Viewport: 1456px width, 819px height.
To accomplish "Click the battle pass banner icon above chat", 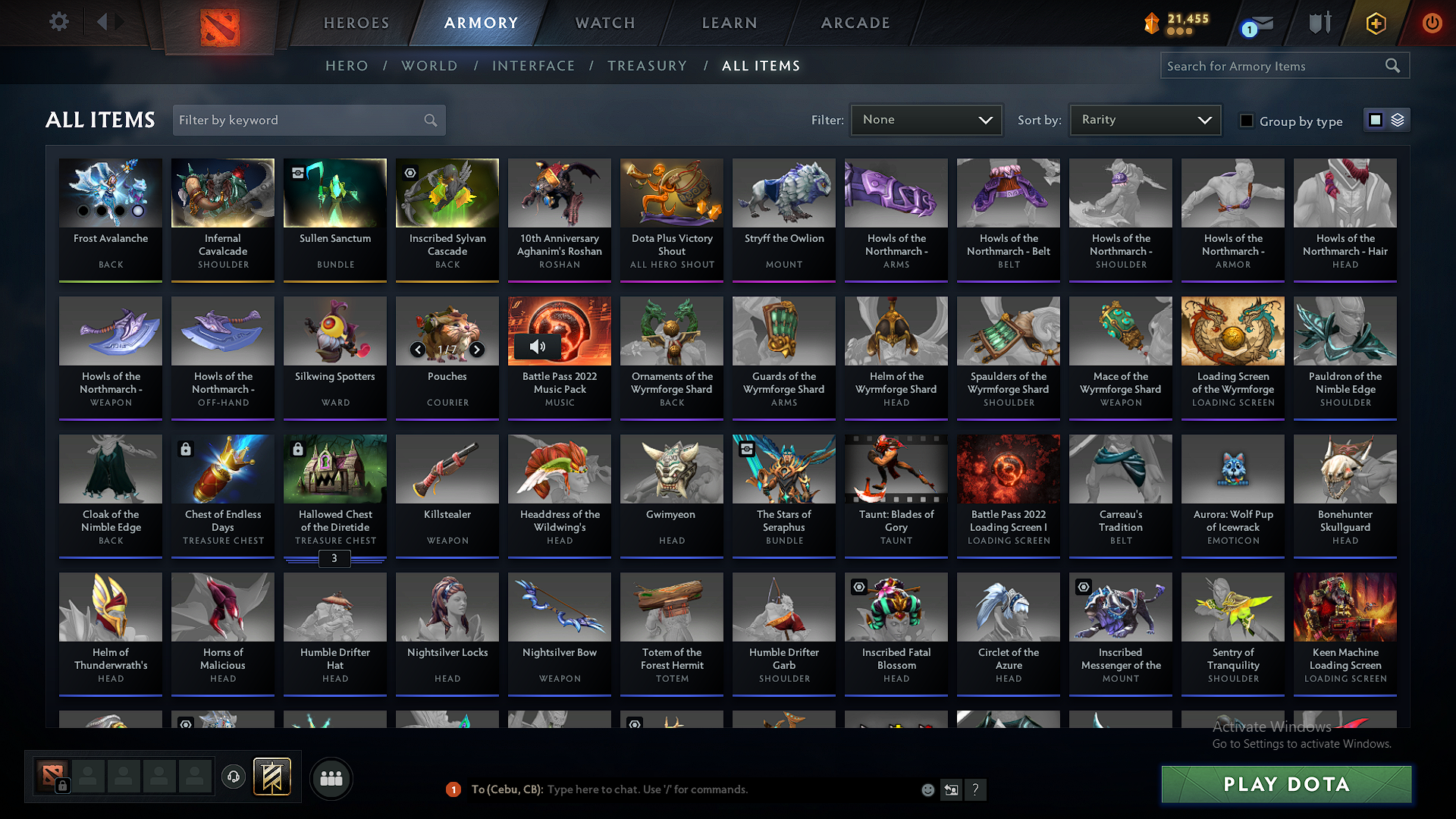I will [271, 777].
